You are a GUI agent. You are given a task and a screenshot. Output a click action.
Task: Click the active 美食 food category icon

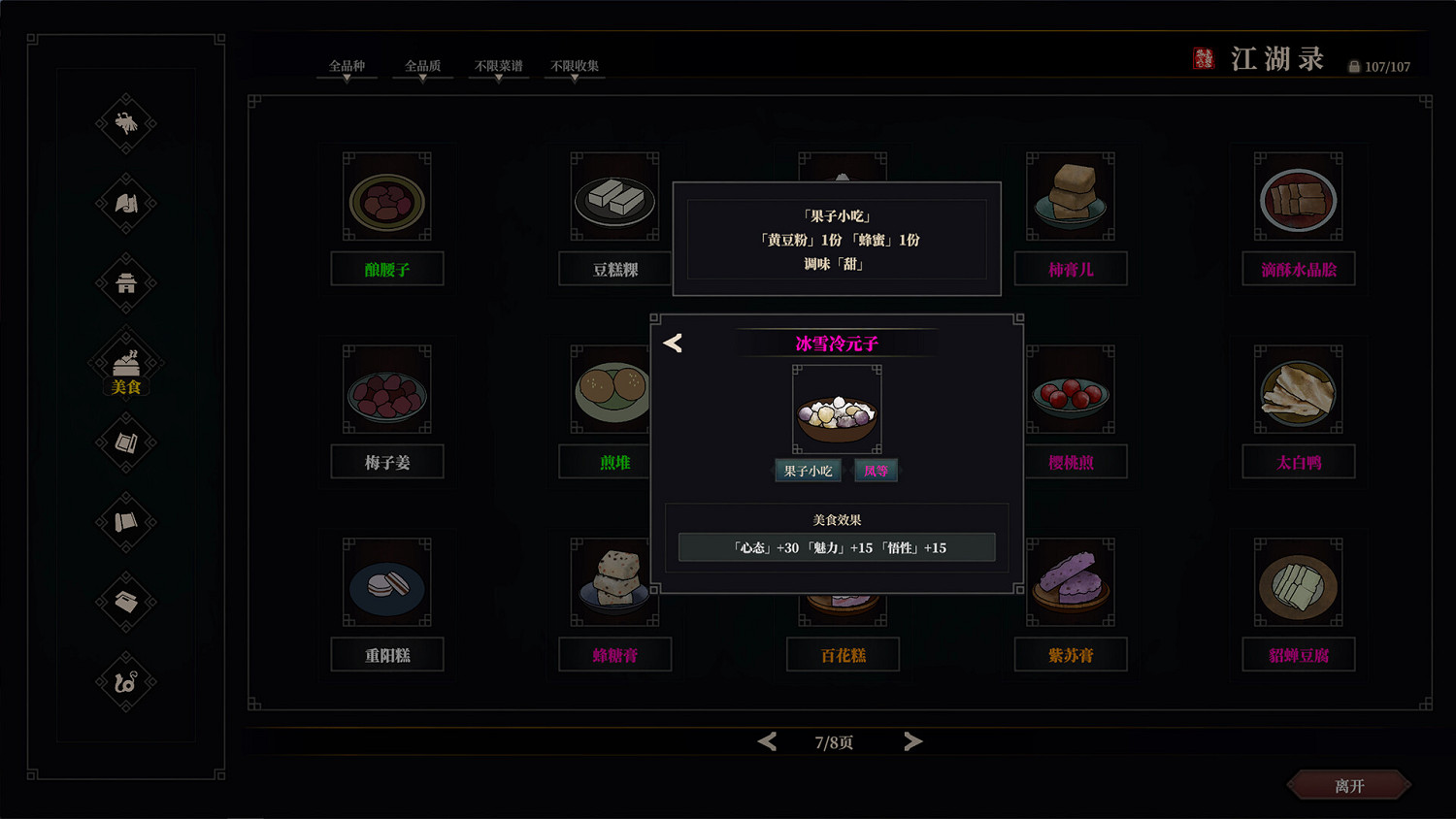click(124, 364)
